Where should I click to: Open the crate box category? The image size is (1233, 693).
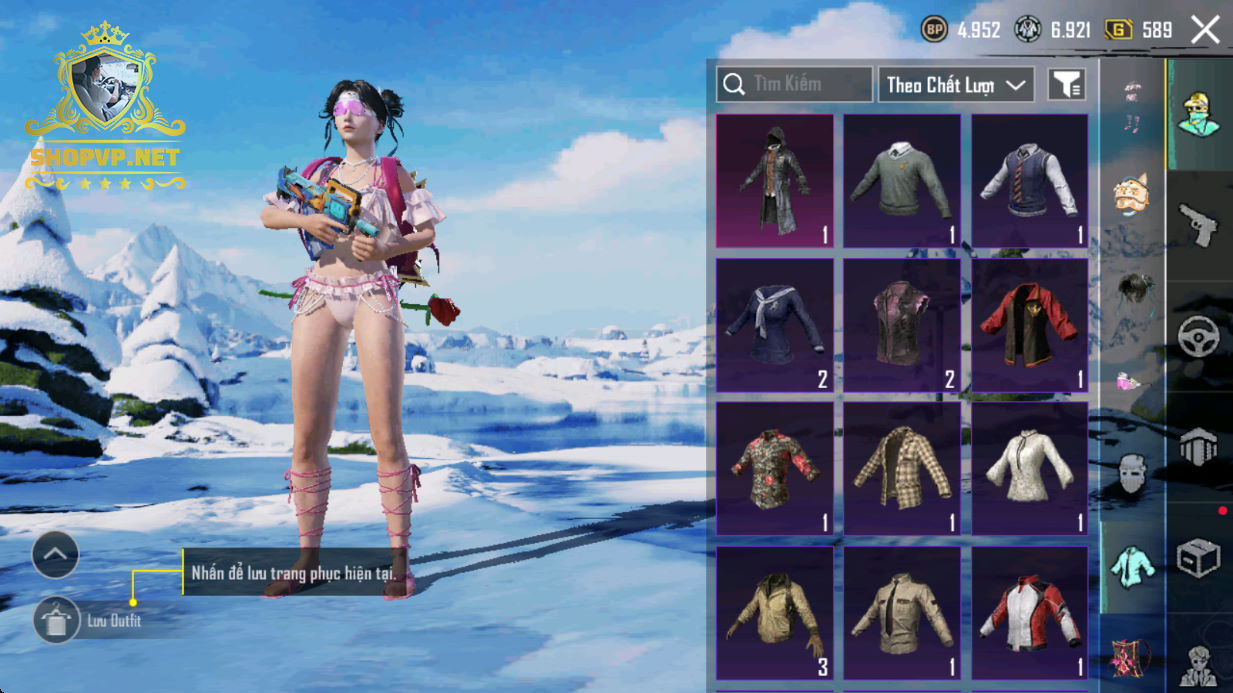pos(1198,559)
